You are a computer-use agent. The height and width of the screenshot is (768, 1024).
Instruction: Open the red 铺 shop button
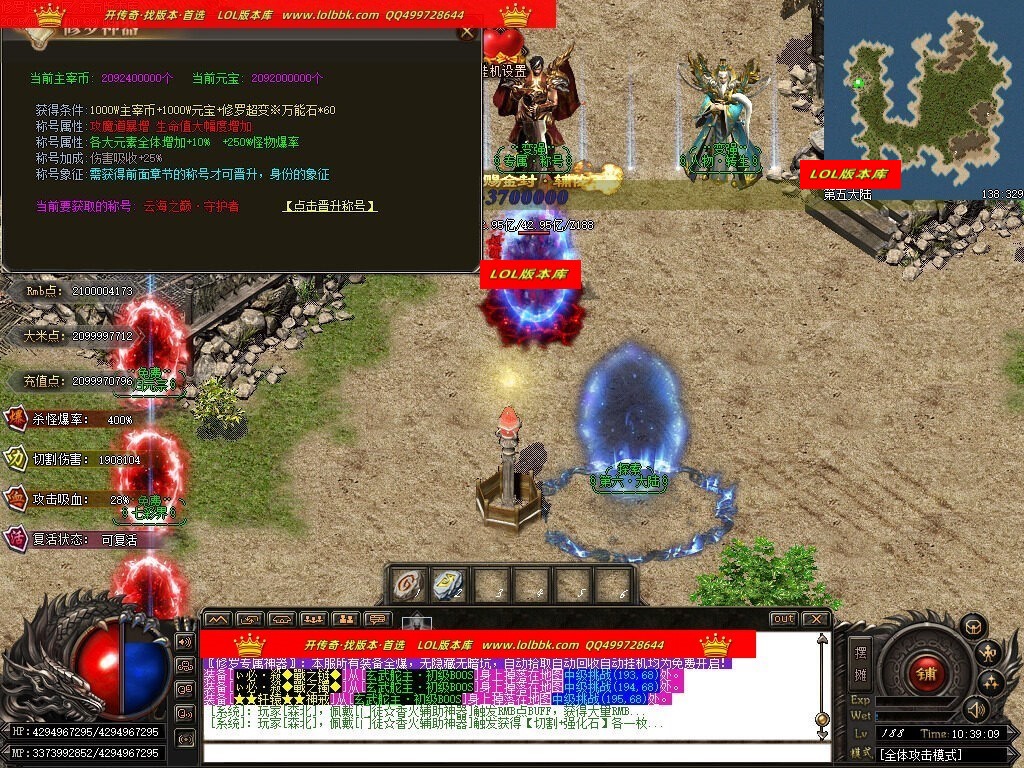pos(927,672)
